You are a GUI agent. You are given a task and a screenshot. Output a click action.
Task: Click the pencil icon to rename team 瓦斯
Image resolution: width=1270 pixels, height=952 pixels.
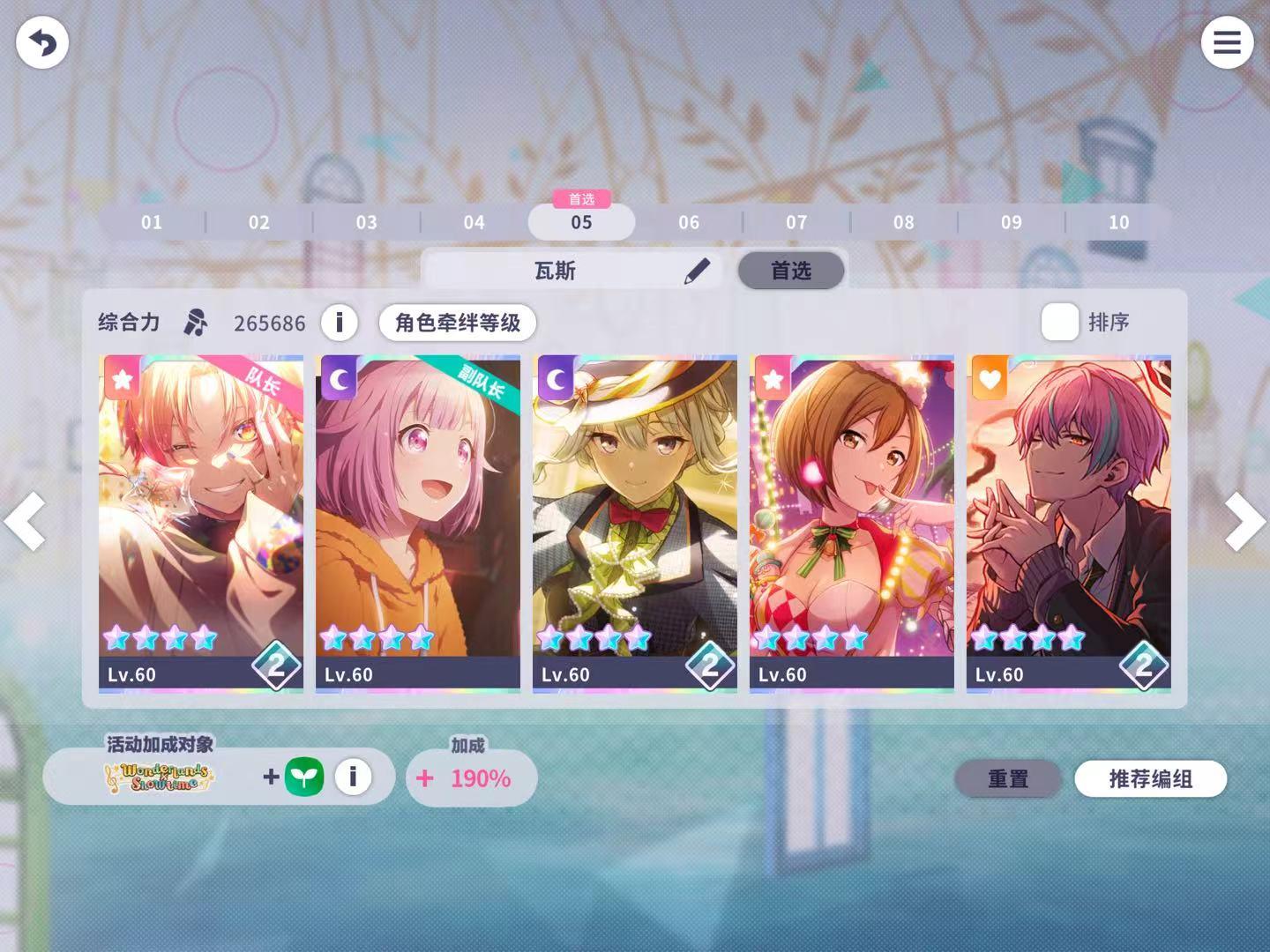pyautogui.click(x=697, y=270)
